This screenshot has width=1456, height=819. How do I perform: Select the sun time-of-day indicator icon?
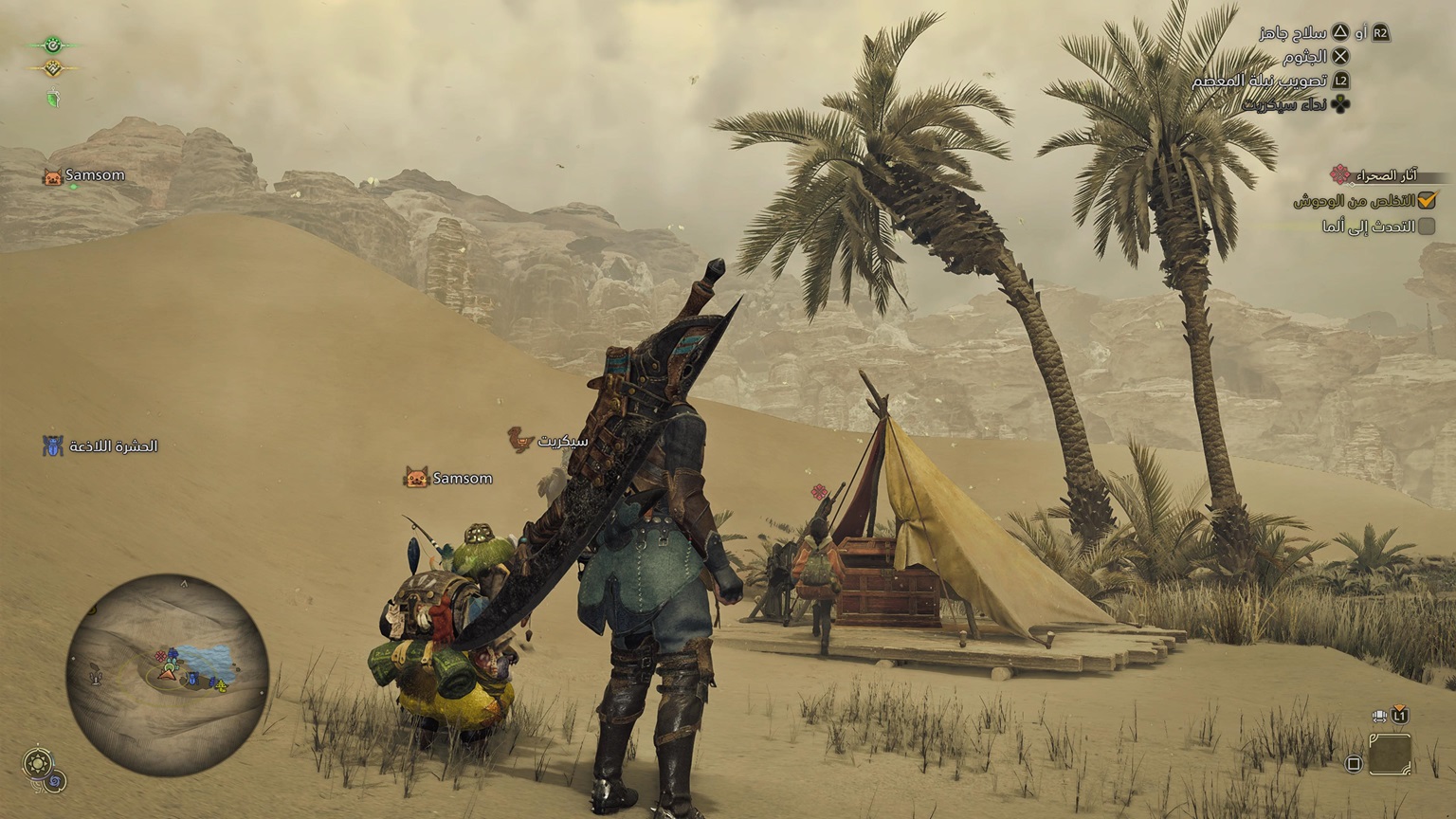pyautogui.click(x=38, y=762)
